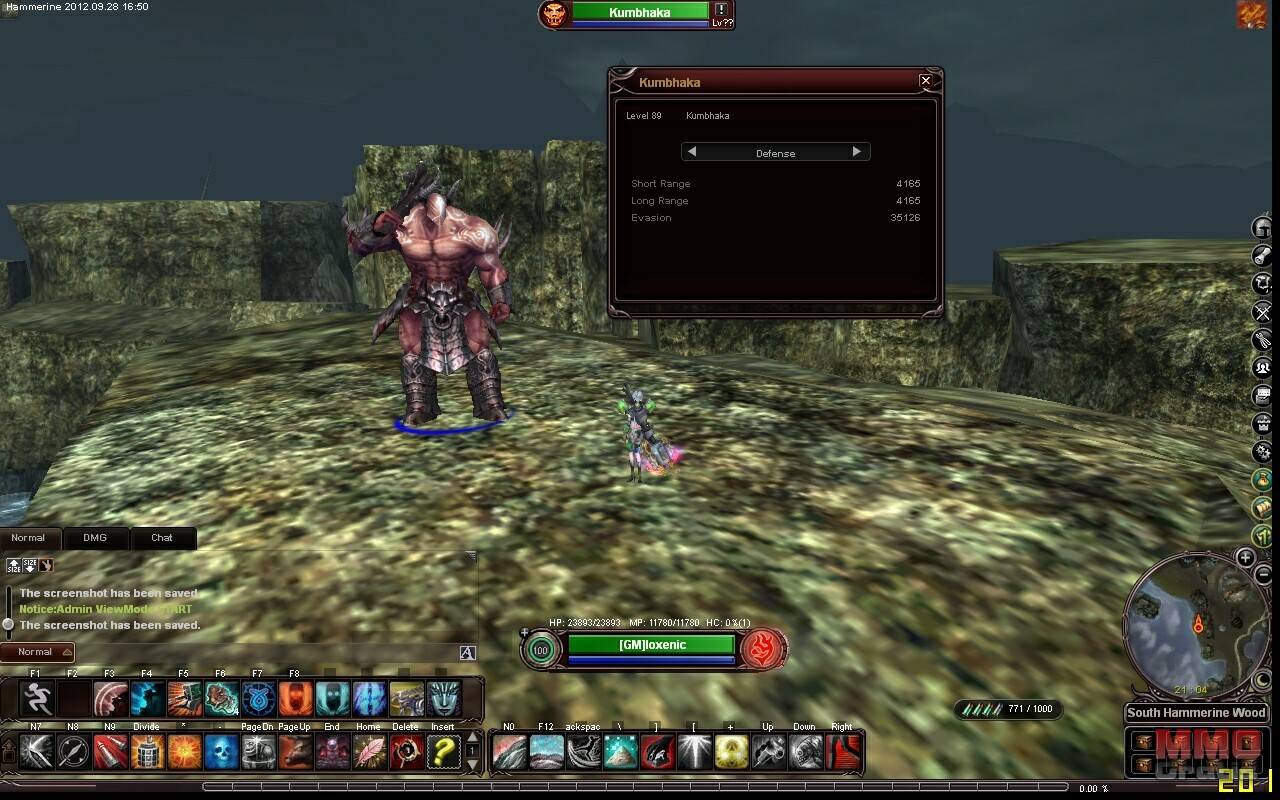Zoom out the minimap with minus button
1280x800 pixels.
[1263, 573]
